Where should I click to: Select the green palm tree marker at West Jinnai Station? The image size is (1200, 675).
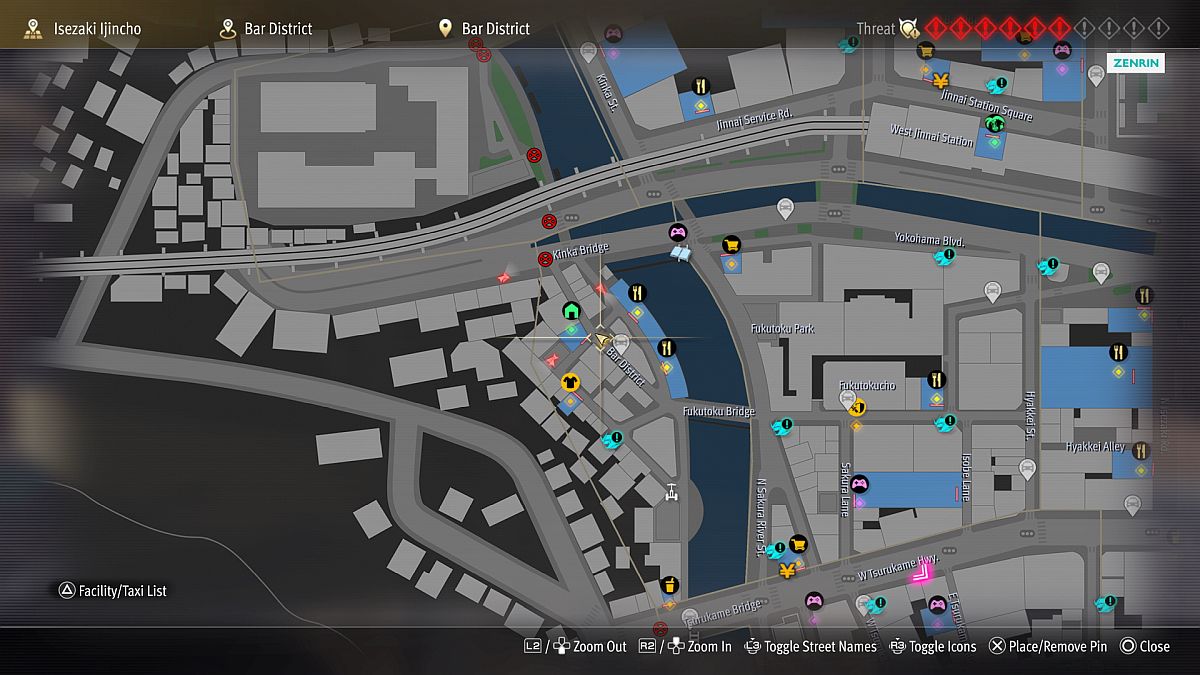pos(994,123)
